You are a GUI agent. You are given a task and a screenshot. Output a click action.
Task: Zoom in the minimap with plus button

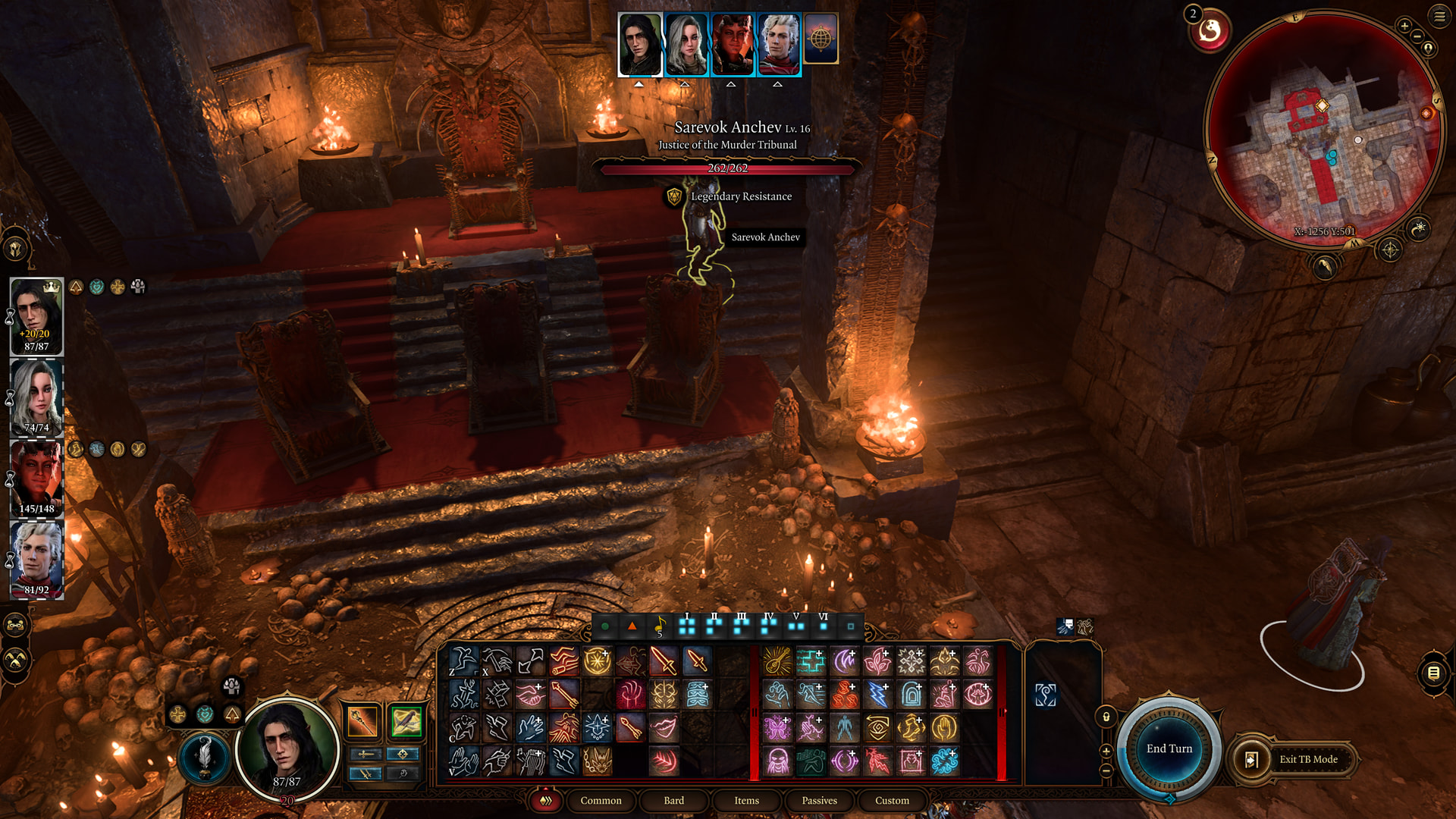tap(1404, 26)
